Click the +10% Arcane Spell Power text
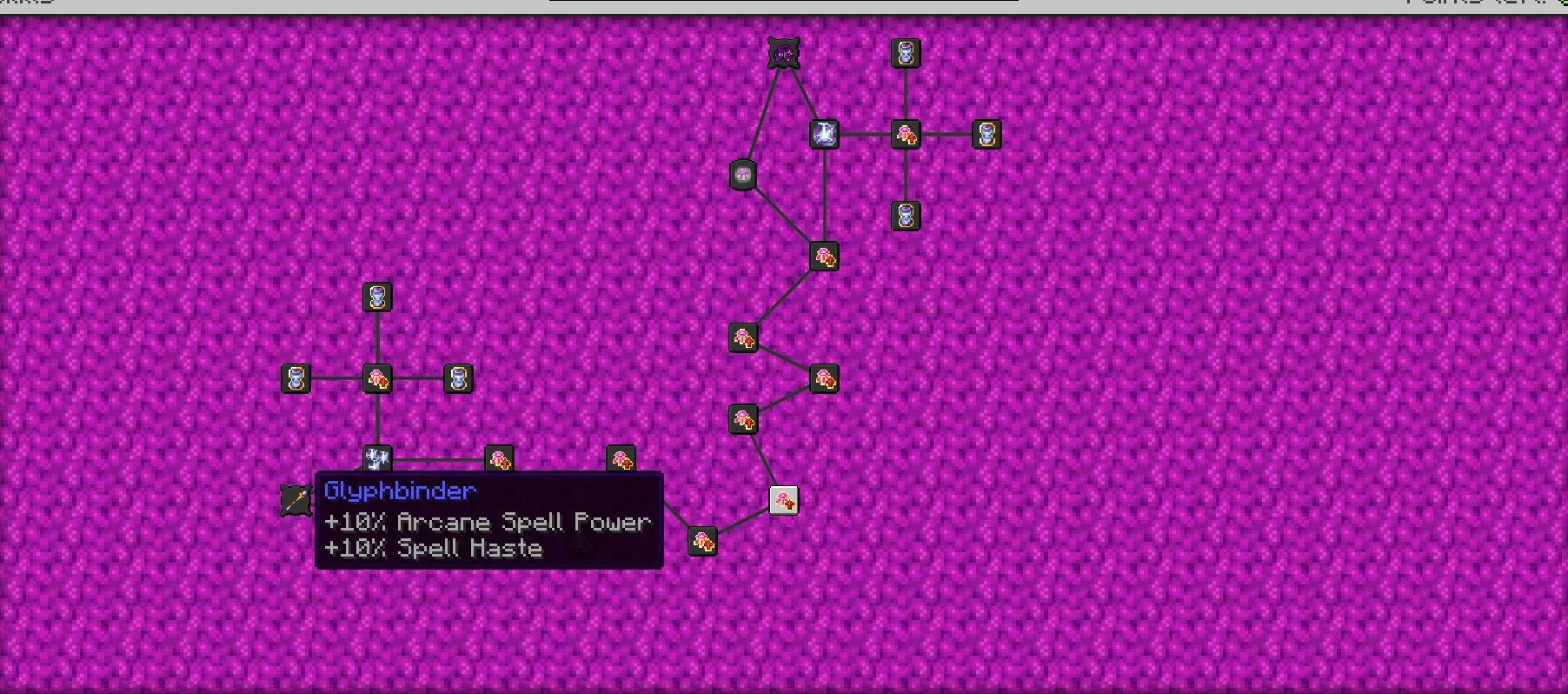Viewport: 1568px width, 694px height. point(487,522)
